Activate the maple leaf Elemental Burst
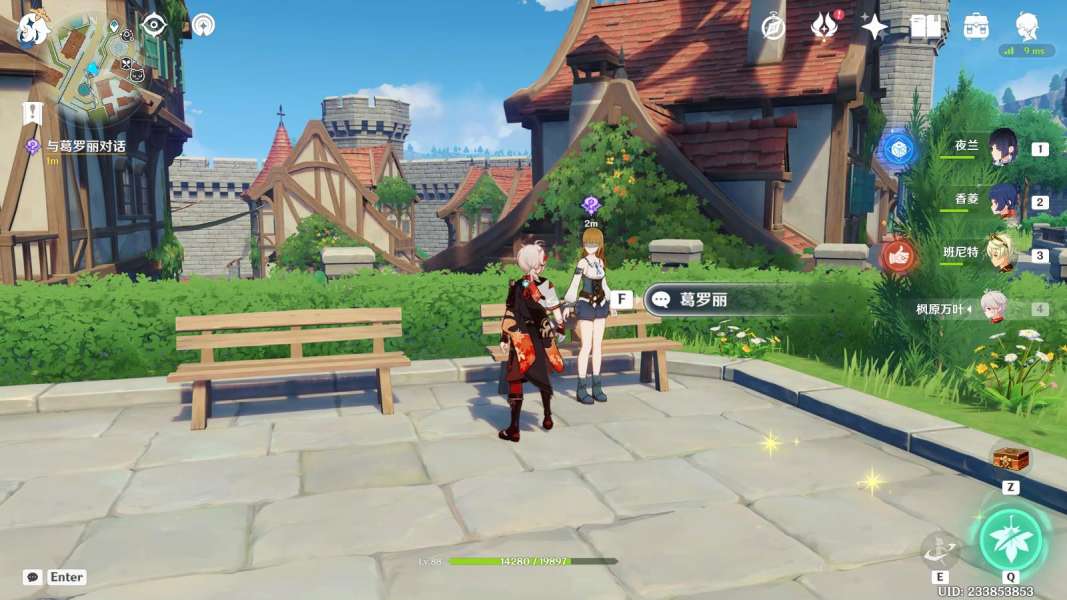 [x=1010, y=540]
